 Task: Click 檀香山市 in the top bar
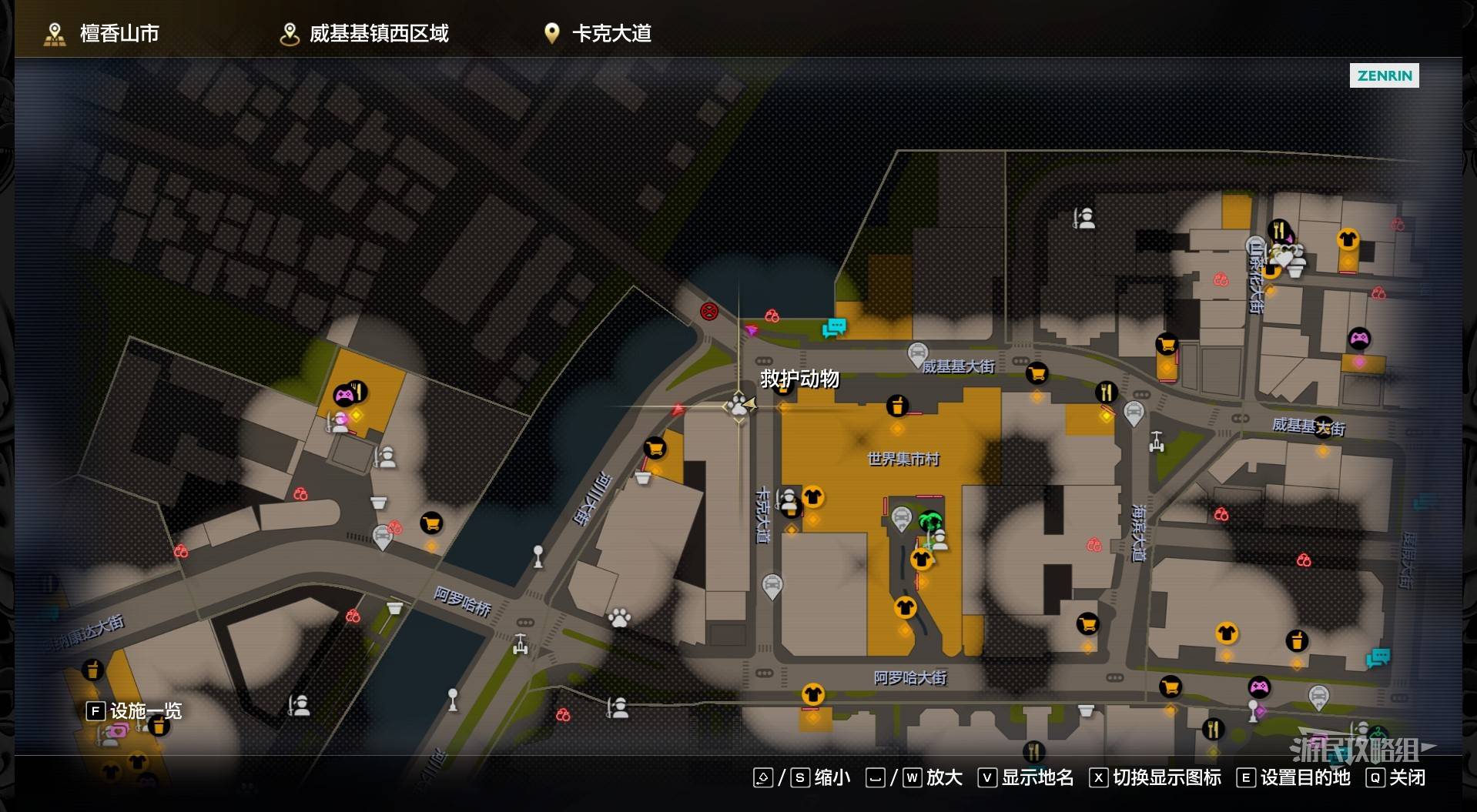tap(119, 33)
